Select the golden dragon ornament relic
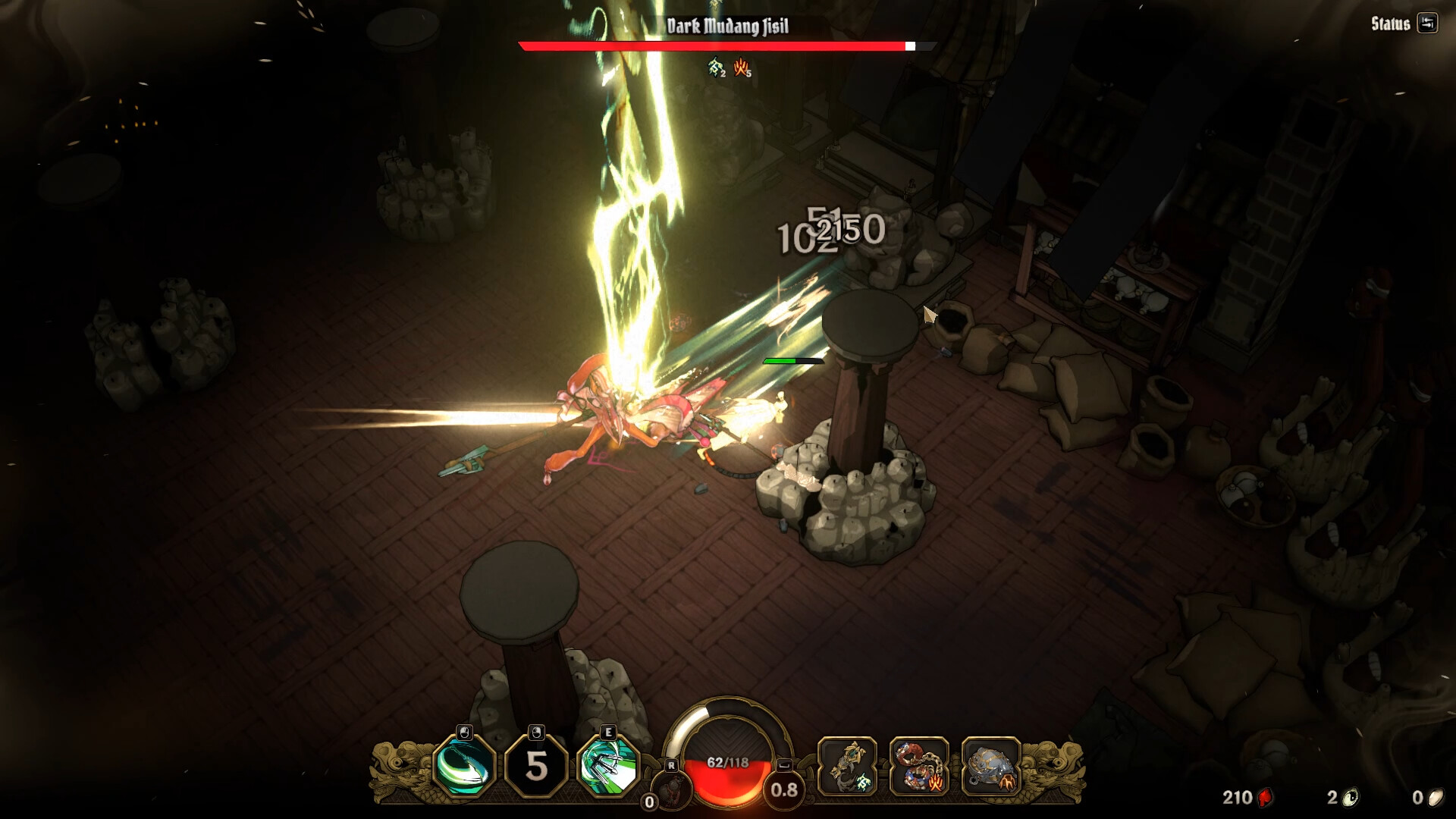This screenshot has width=1456, height=819. point(847,767)
